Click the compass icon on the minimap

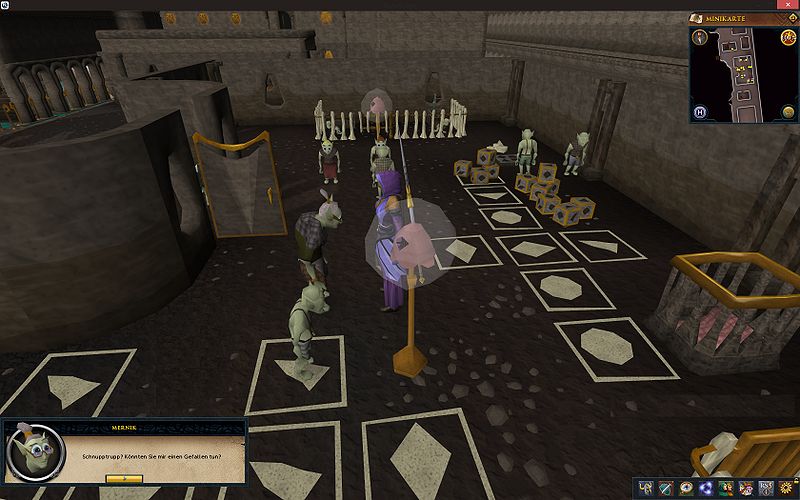pyautogui.click(x=700, y=38)
